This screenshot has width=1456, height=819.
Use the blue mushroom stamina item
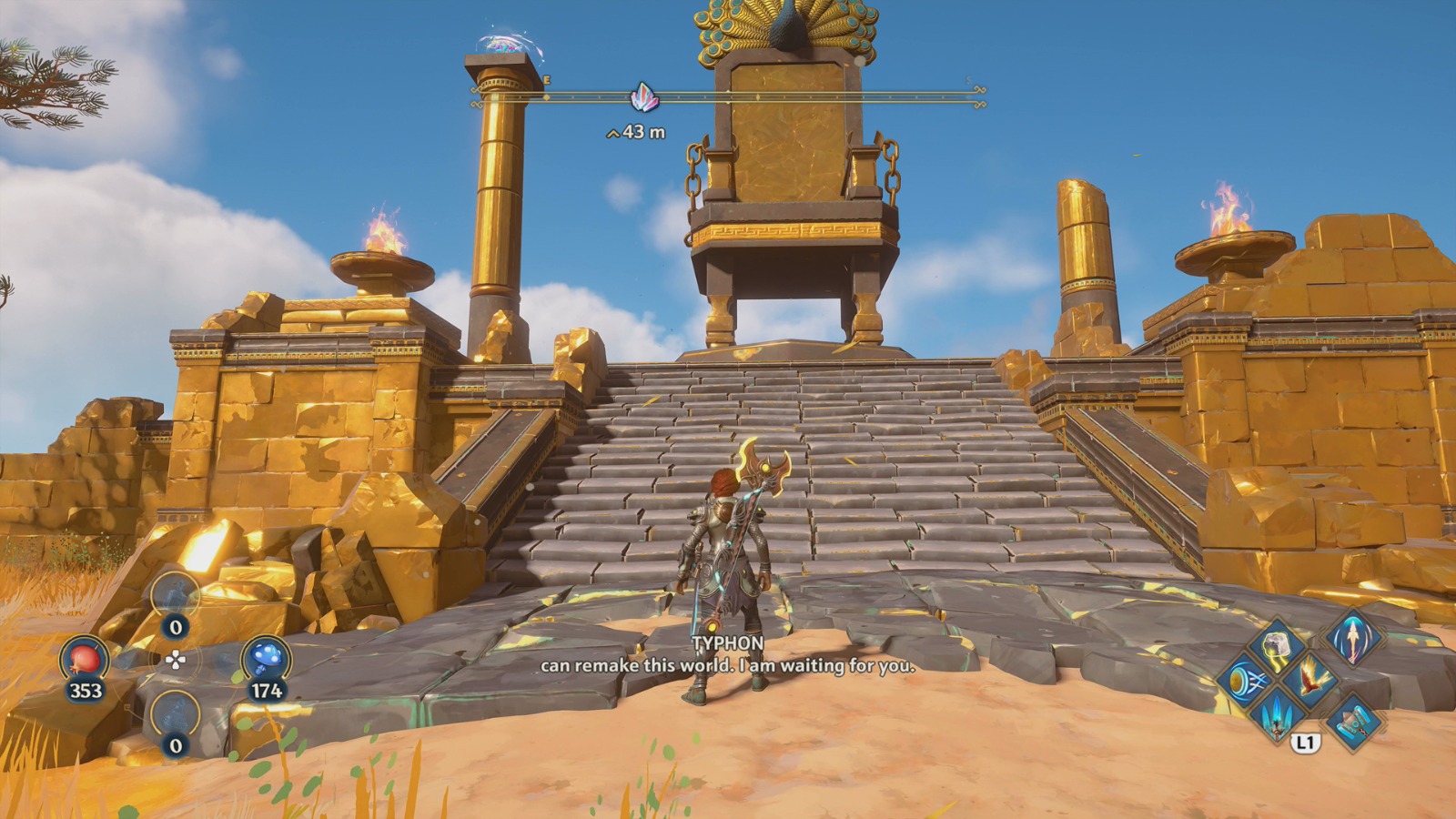[266, 659]
